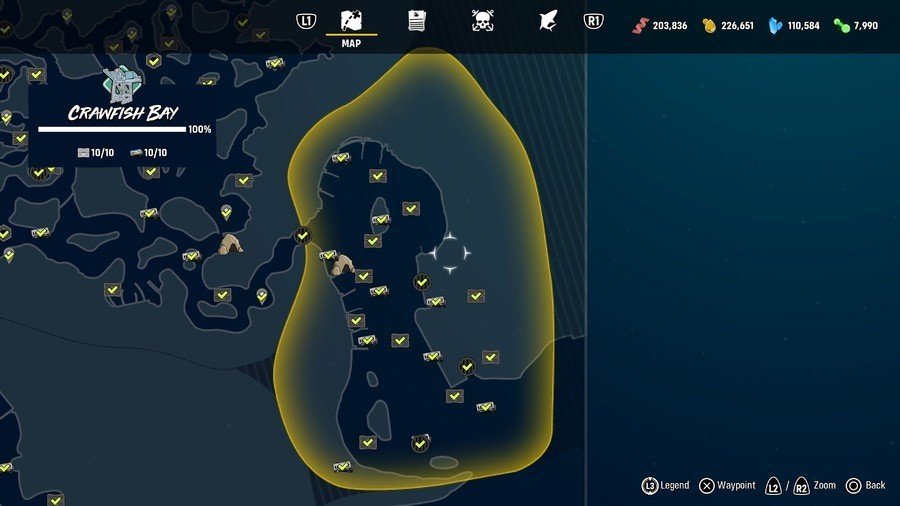Select the grotto marker outside the yellow region
Image resolution: width=900 pixels, height=506 pixels.
click(232, 244)
